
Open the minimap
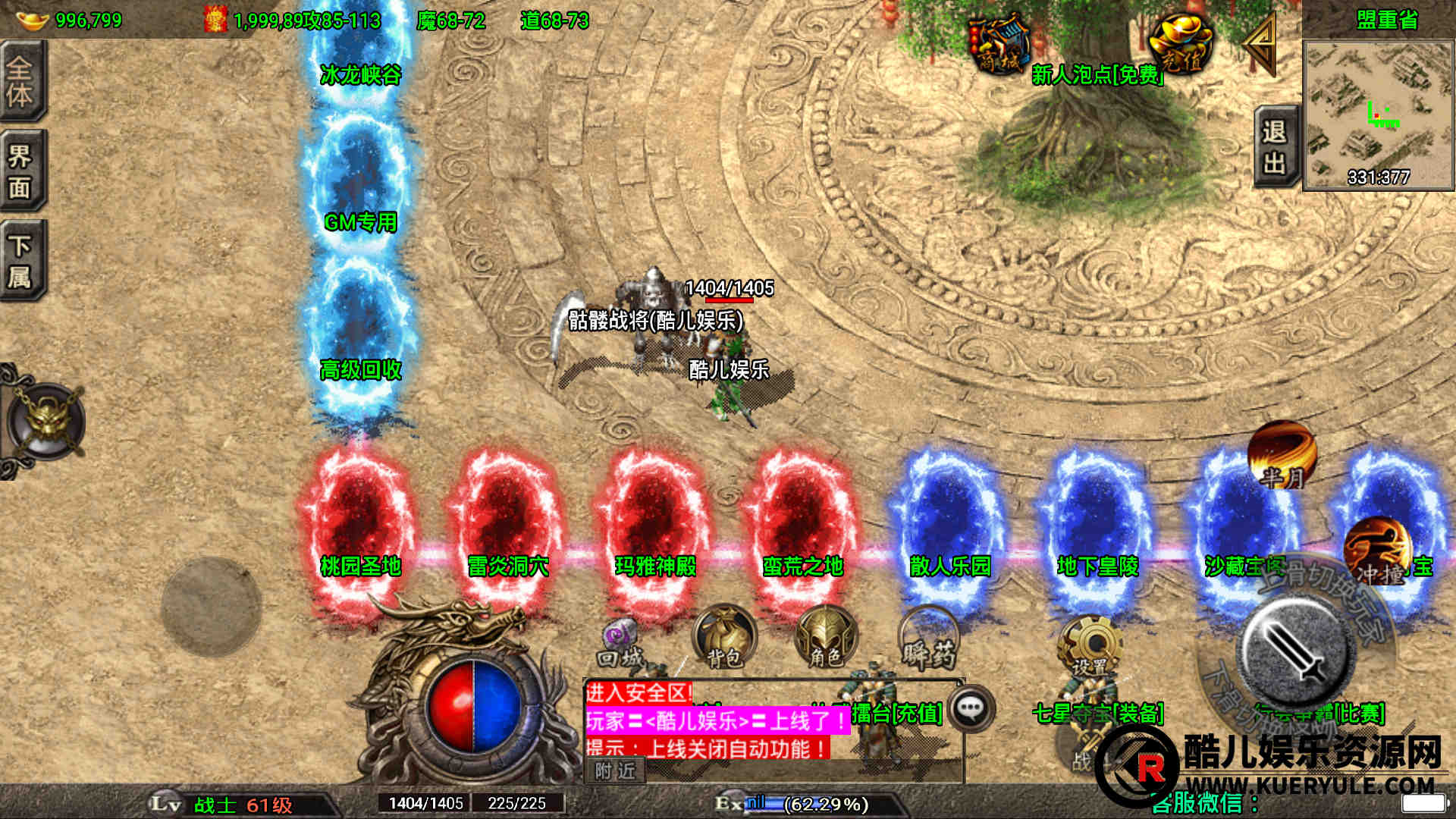tap(1378, 115)
